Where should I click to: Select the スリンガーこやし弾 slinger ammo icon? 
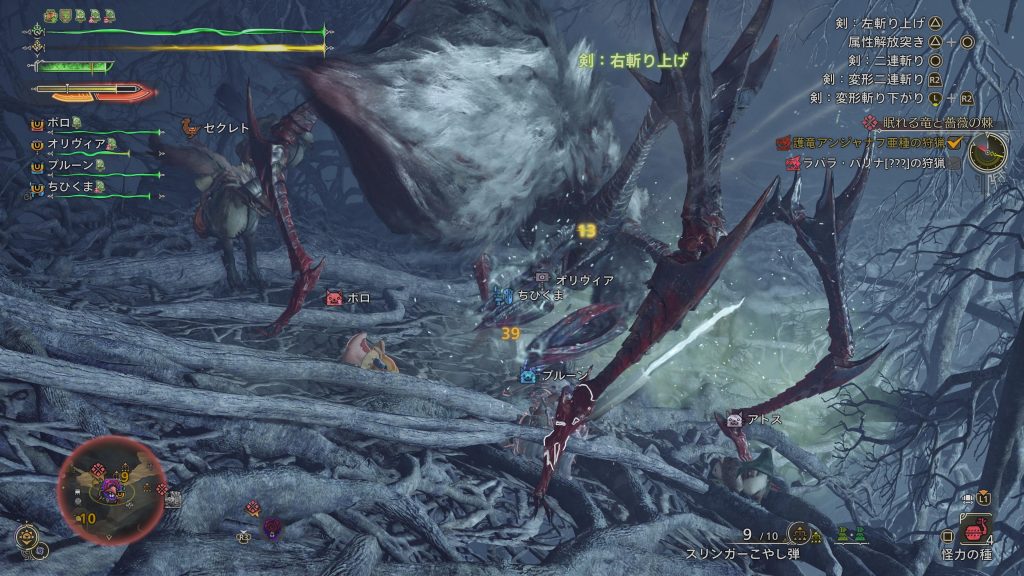pos(798,534)
